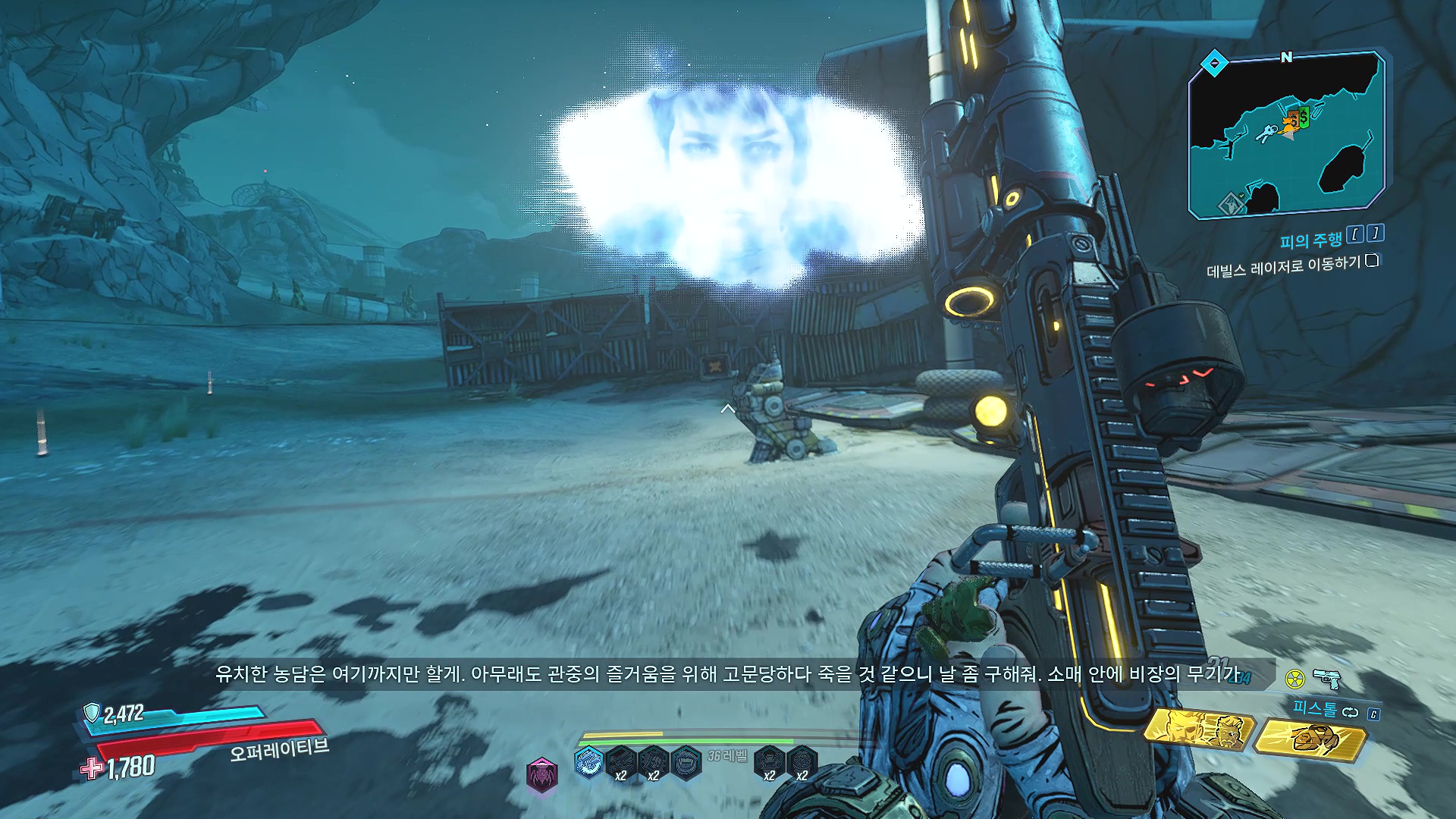Activate the golden punching fist skill banner
This screenshot has height=819, width=1456.
click(x=1310, y=739)
